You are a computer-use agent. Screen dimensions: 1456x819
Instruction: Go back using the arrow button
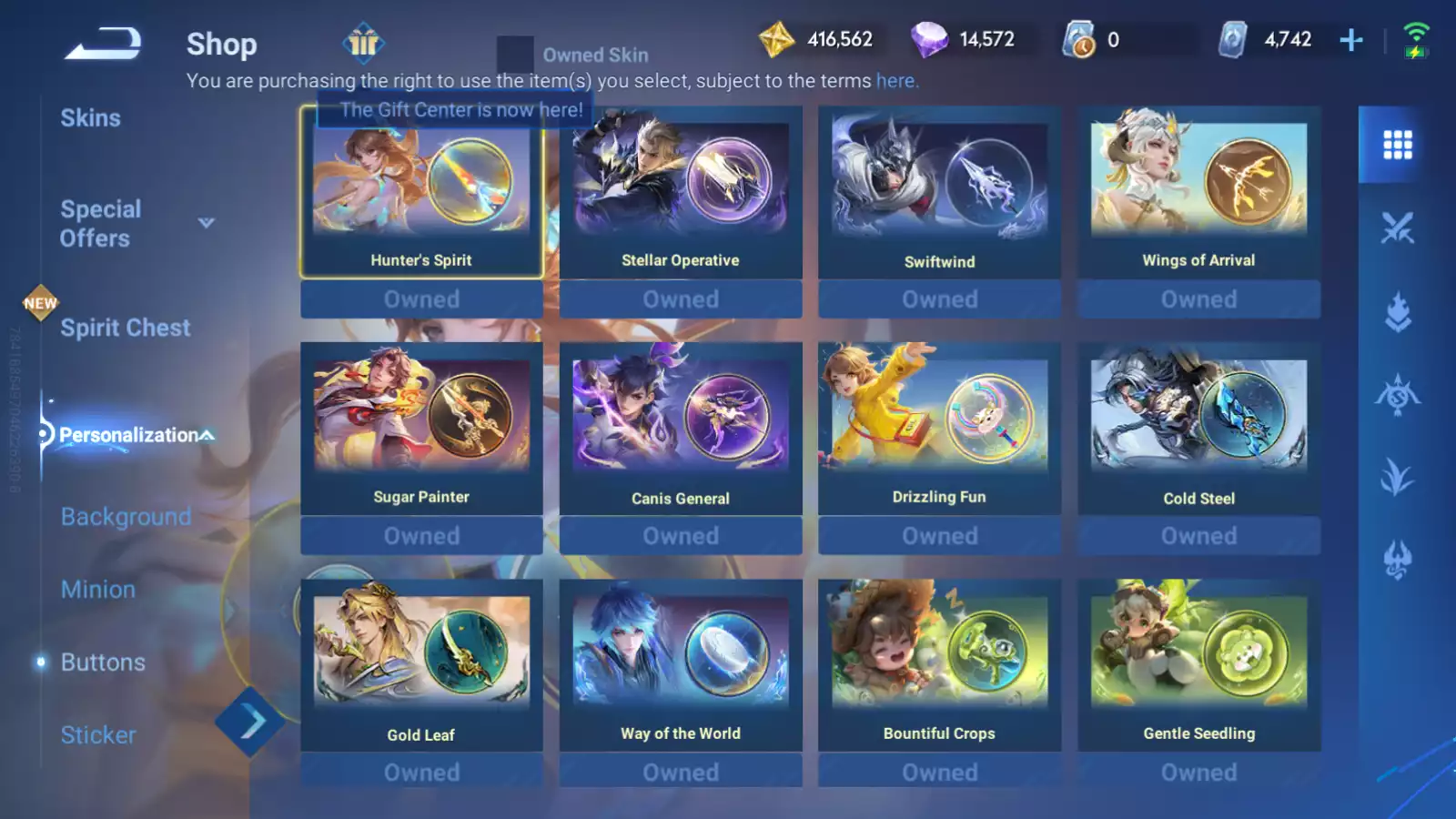(x=102, y=43)
